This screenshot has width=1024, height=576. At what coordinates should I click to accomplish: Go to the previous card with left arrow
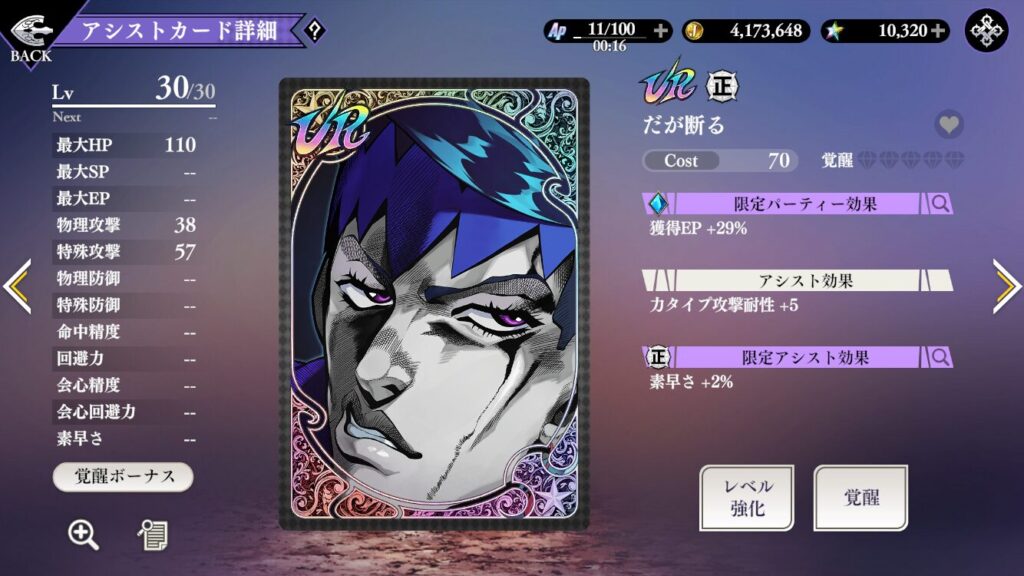[17, 287]
